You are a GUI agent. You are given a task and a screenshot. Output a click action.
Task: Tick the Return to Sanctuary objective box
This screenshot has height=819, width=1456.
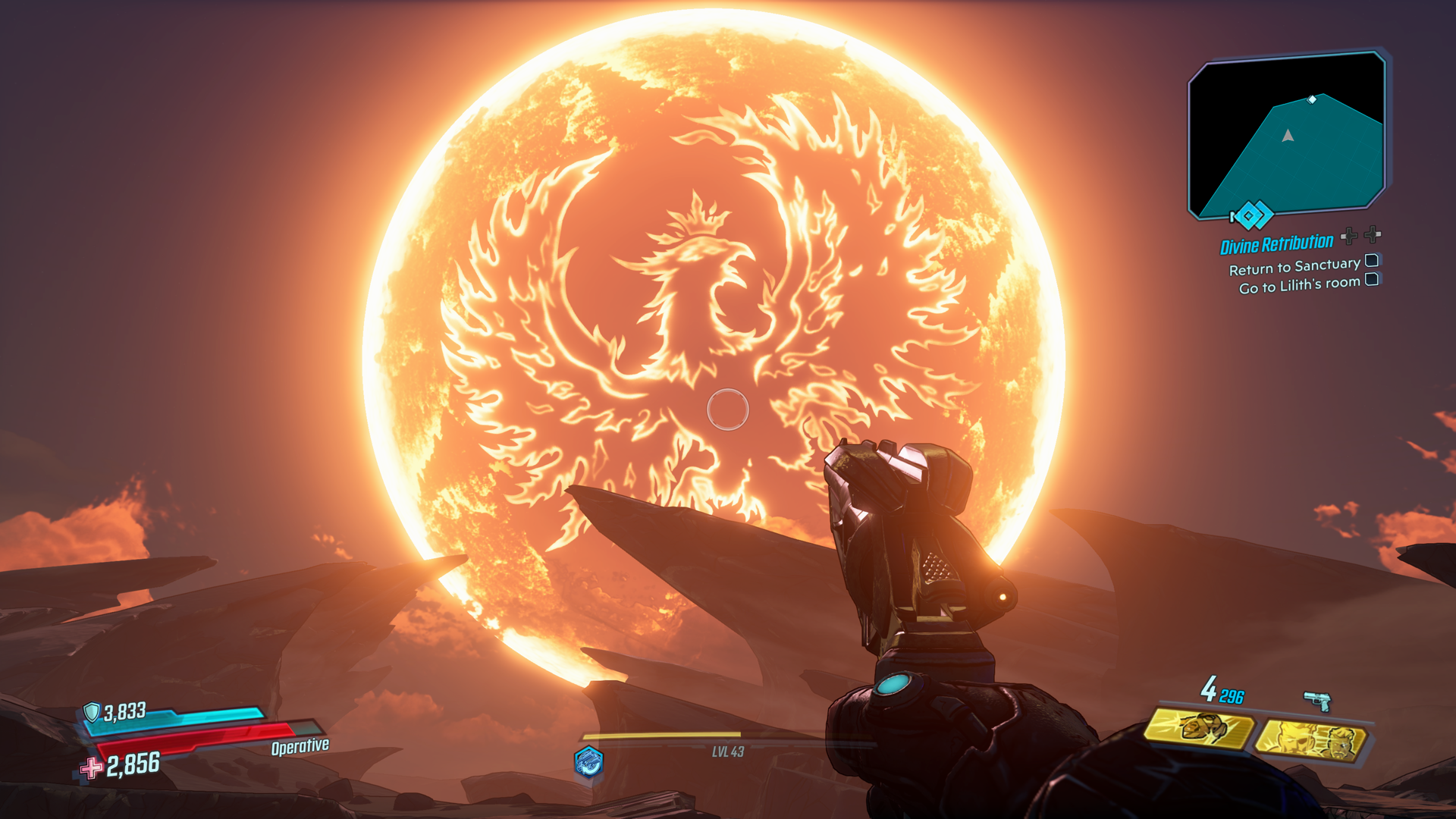(1371, 261)
